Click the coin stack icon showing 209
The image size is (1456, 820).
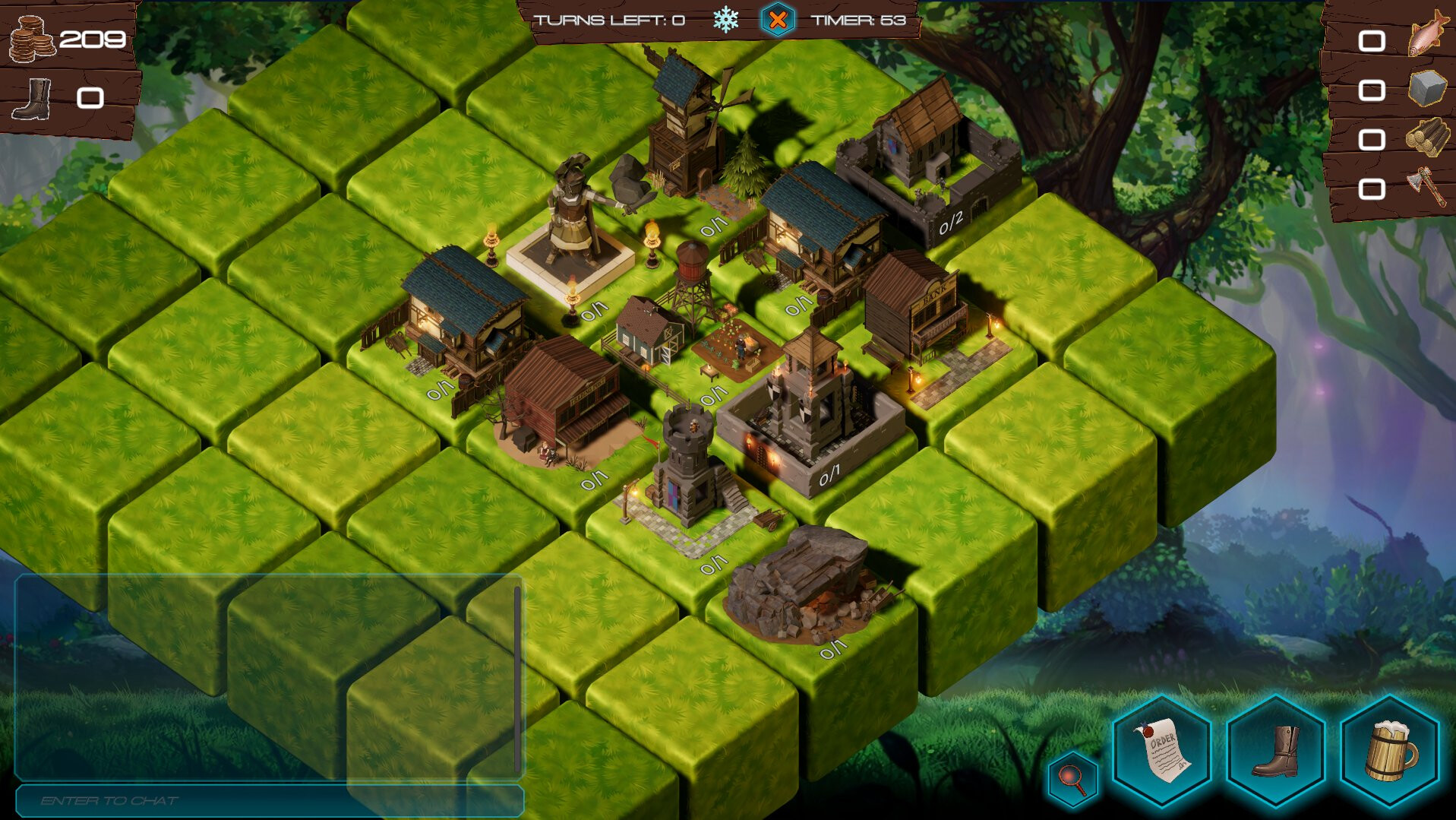31,39
